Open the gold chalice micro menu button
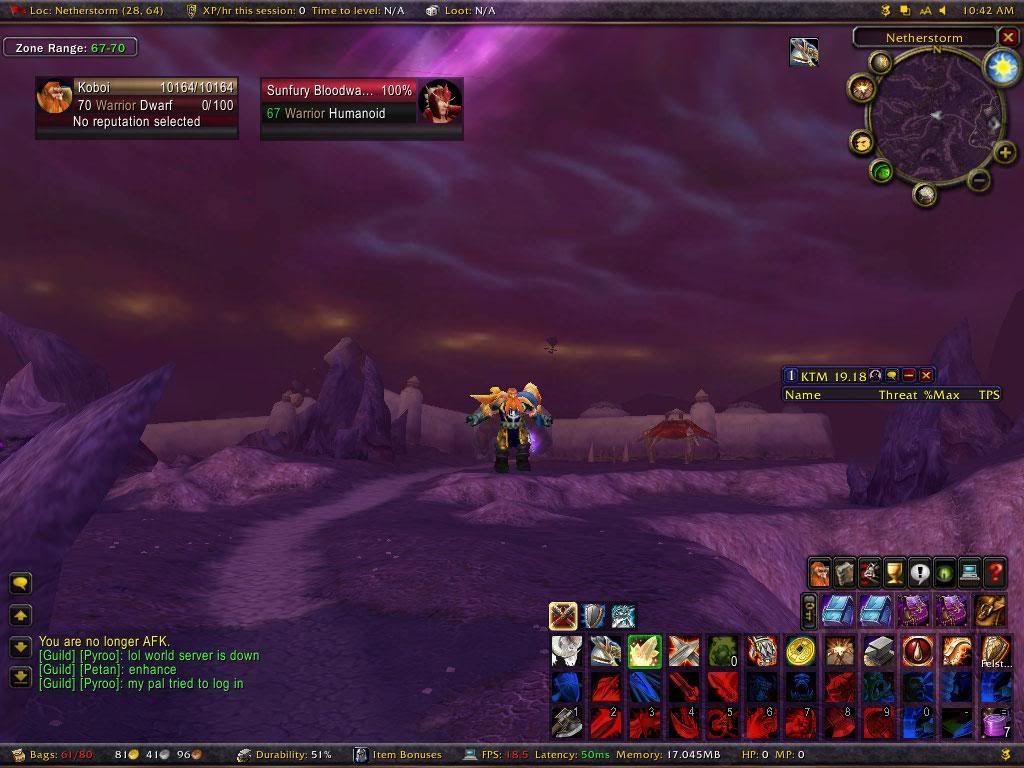The width and height of the screenshot is (1024, 768). [895, 573]
